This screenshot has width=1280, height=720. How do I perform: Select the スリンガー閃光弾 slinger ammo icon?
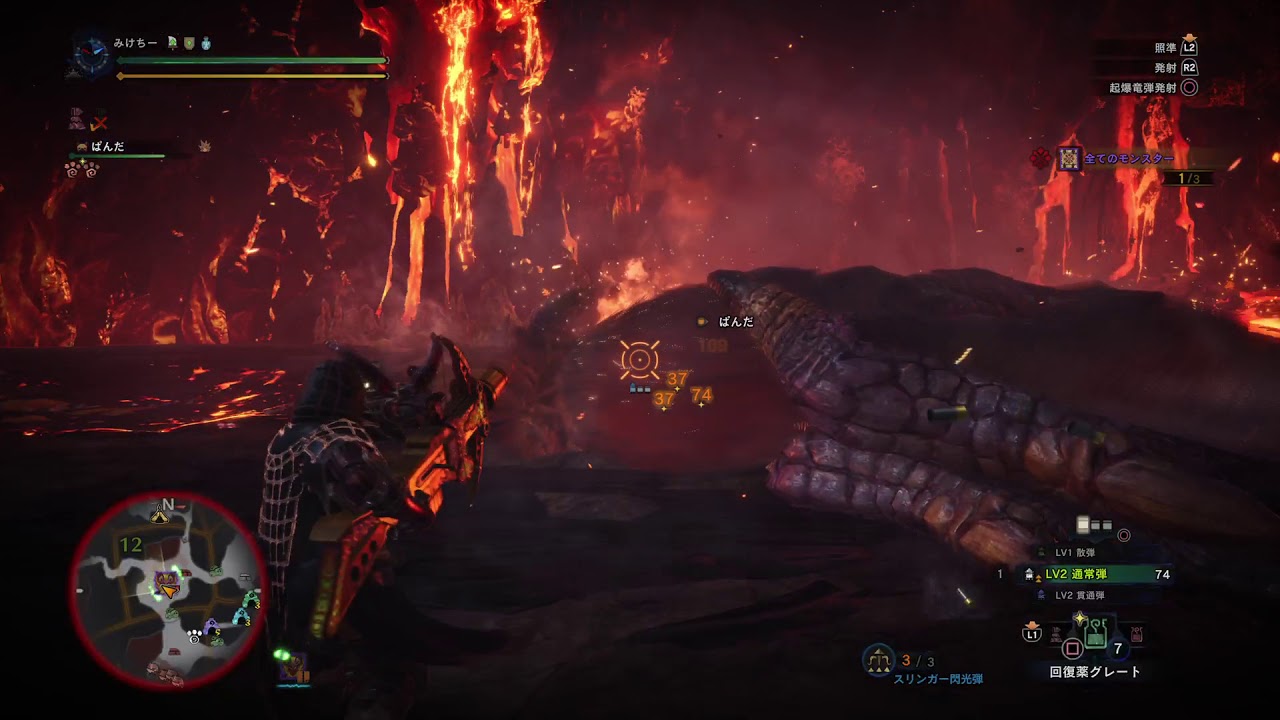[x=879, y=659]
